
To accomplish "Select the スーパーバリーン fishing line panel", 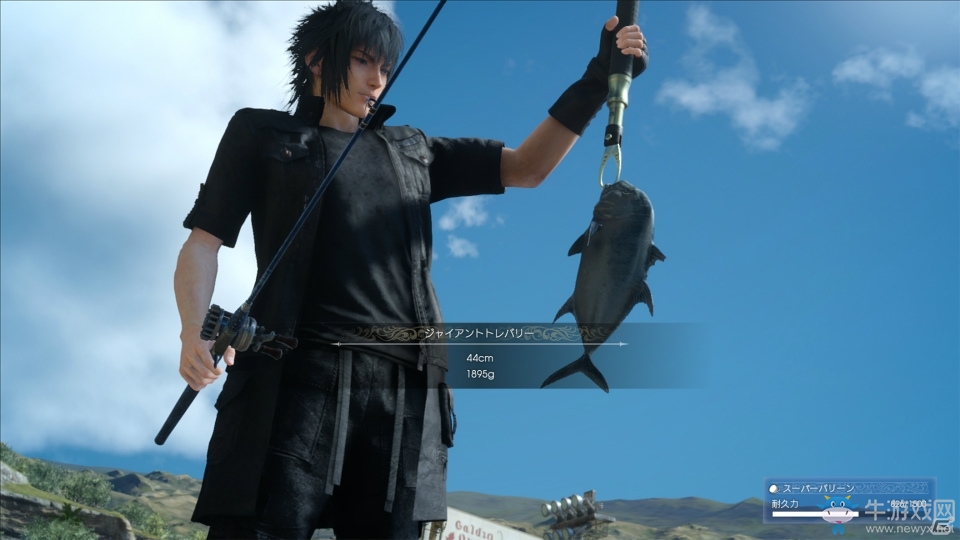I will coord(848,499).
